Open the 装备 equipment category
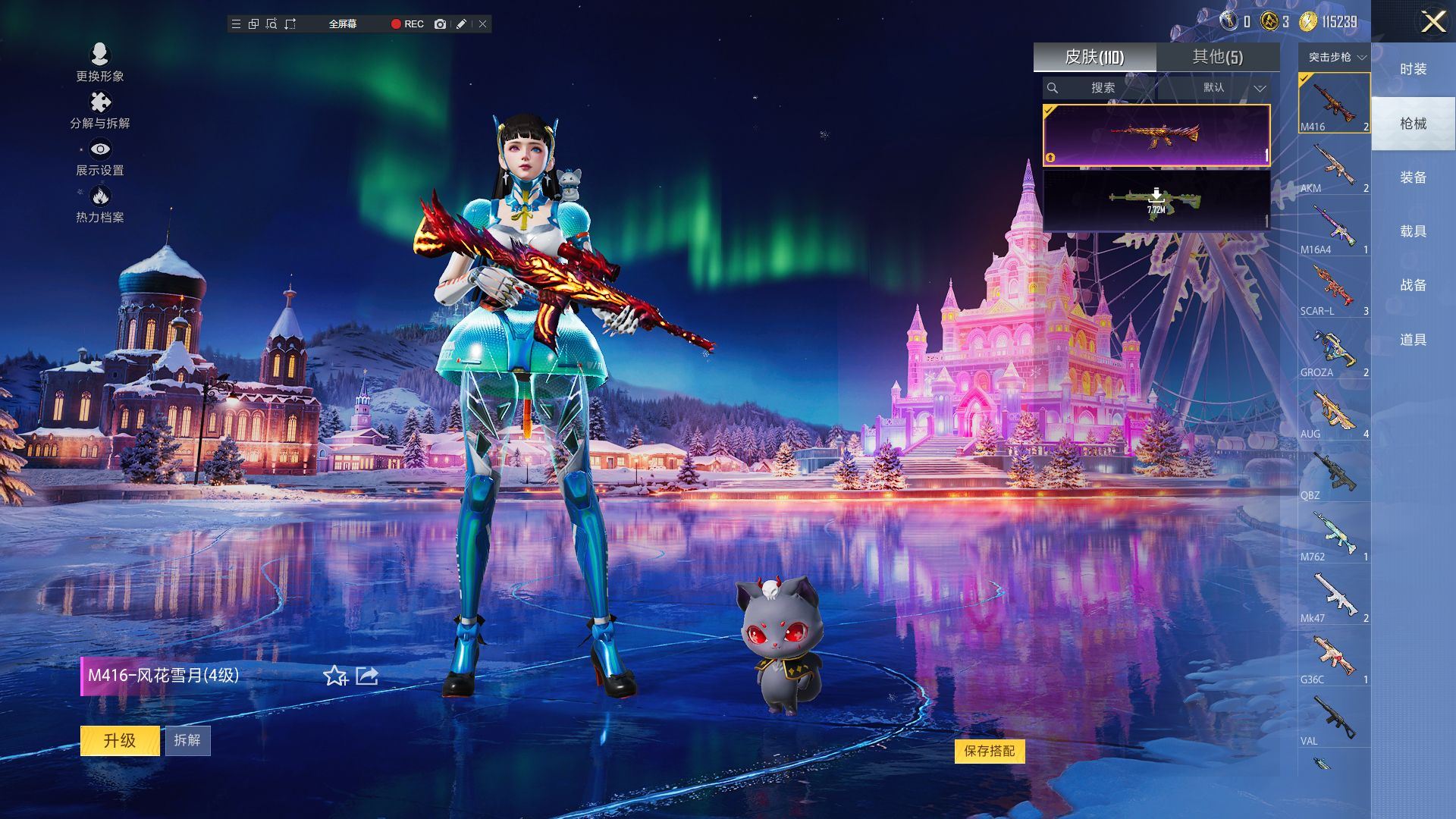 pyautogui.click(x=1413, y=177)
